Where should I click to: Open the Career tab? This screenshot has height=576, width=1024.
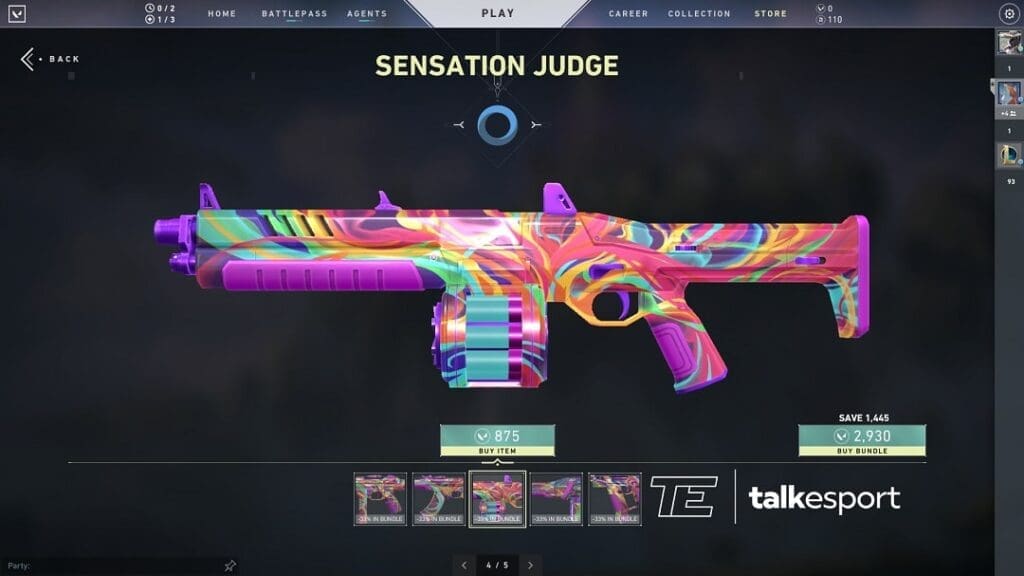click(628, 14)
